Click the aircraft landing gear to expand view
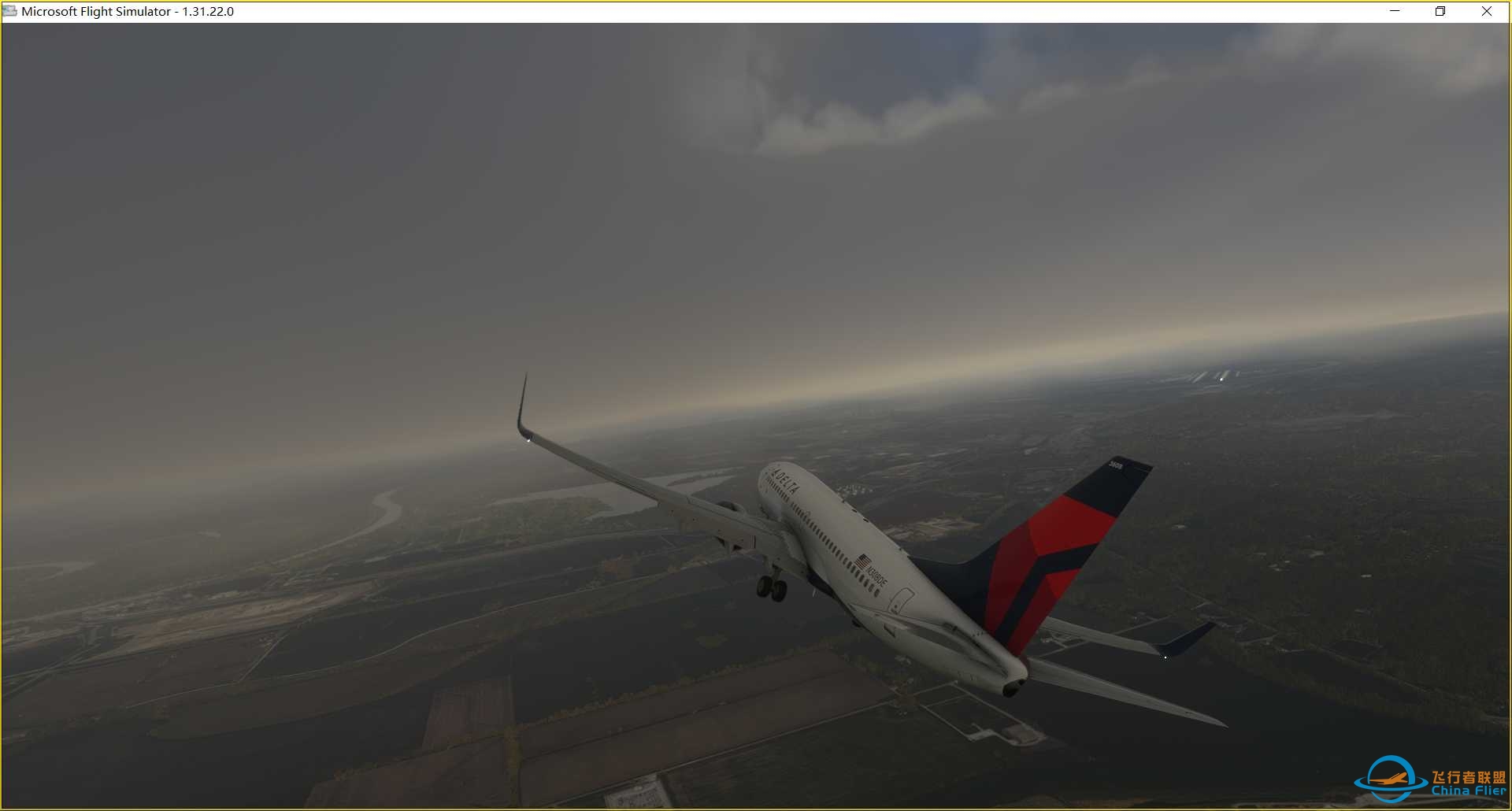The width and height of the screenshot is (1512, 811). coord(770,587)
